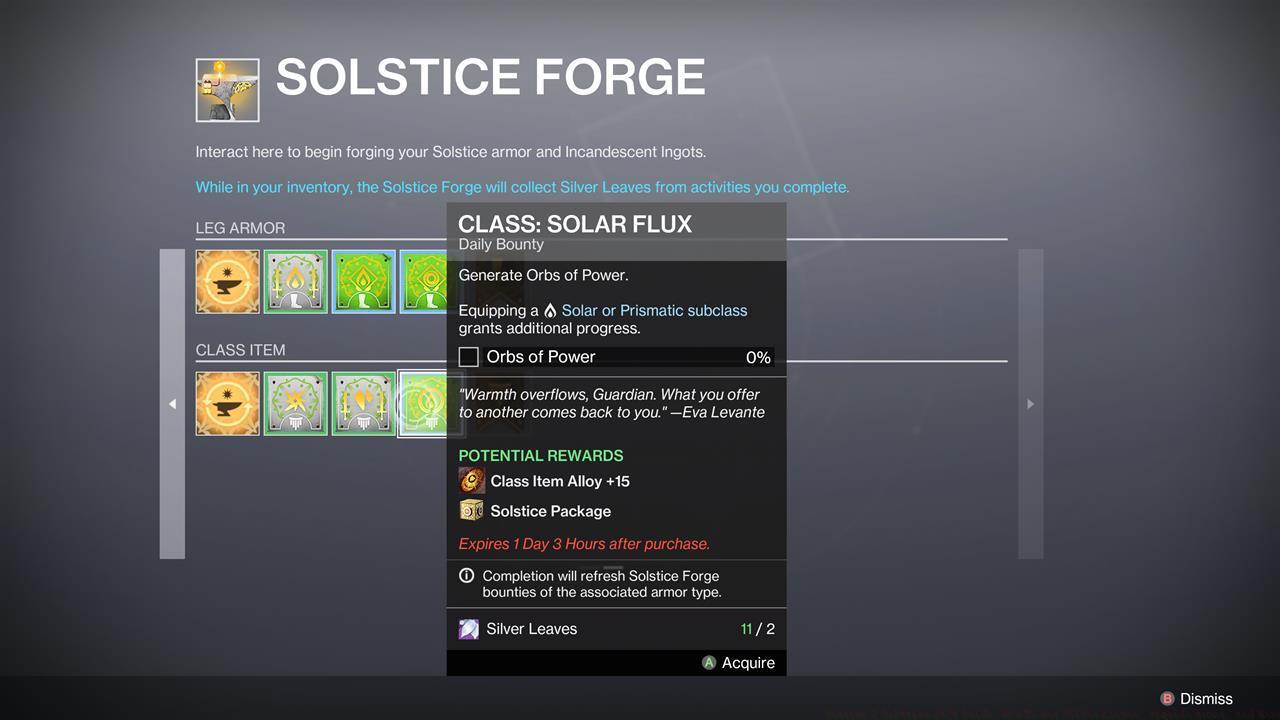Click the highlighted Solar Flux bounty tile
1280x720 pixels.
click(428, 403)
